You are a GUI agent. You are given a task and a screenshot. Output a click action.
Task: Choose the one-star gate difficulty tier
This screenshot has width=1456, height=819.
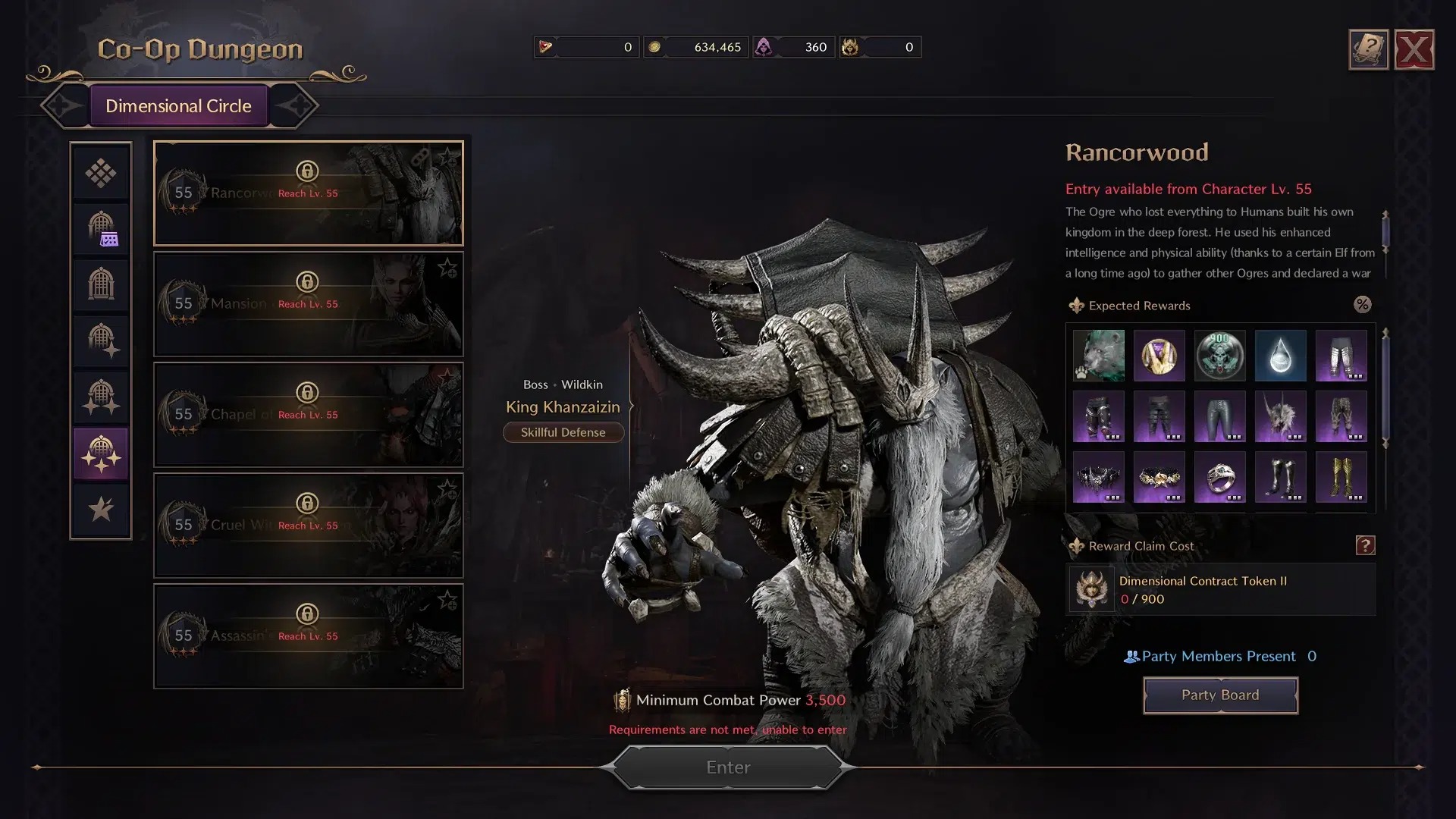point(102,340)
